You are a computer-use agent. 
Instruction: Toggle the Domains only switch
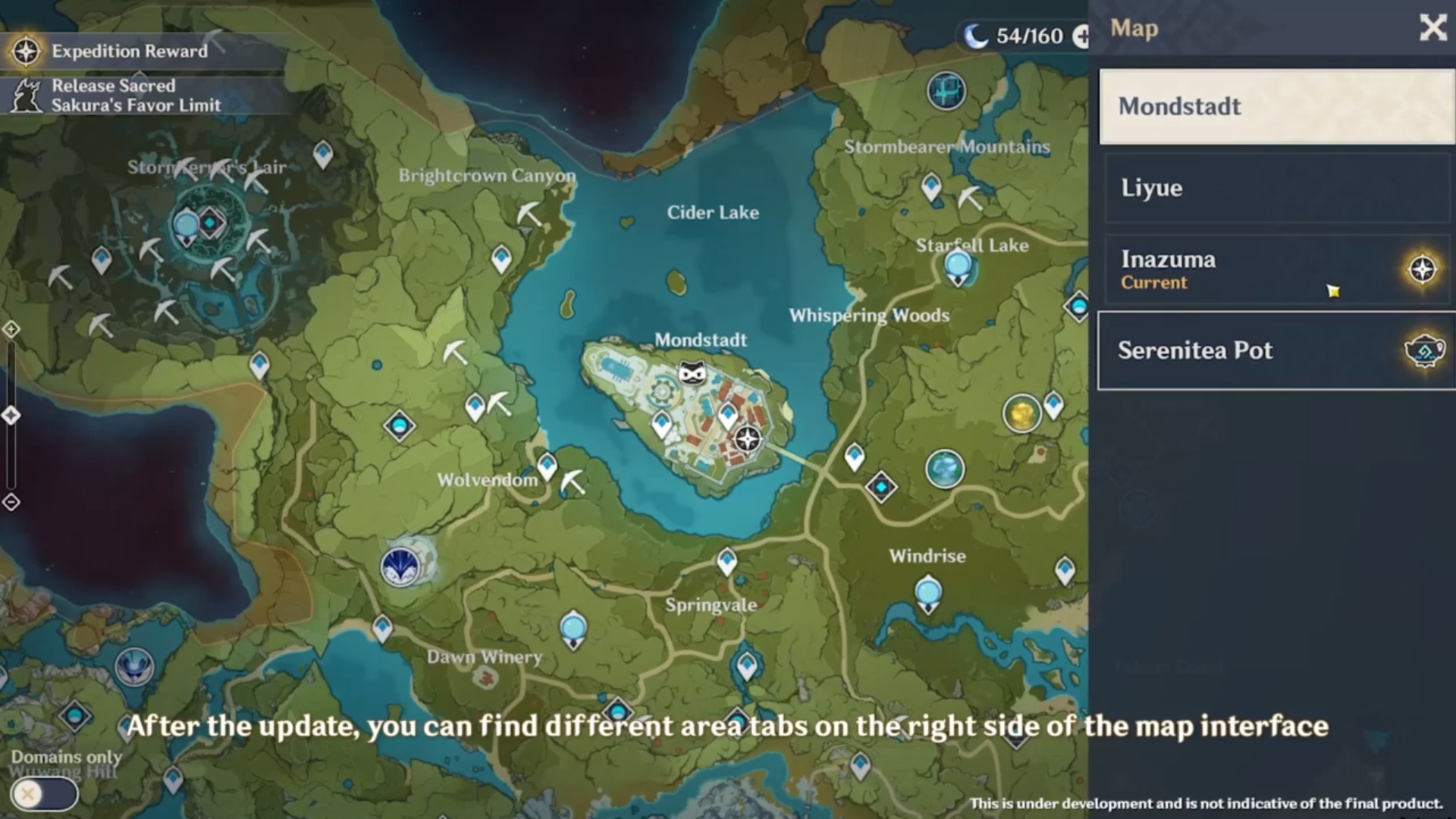pyautogui.click(x=44, y=794)
